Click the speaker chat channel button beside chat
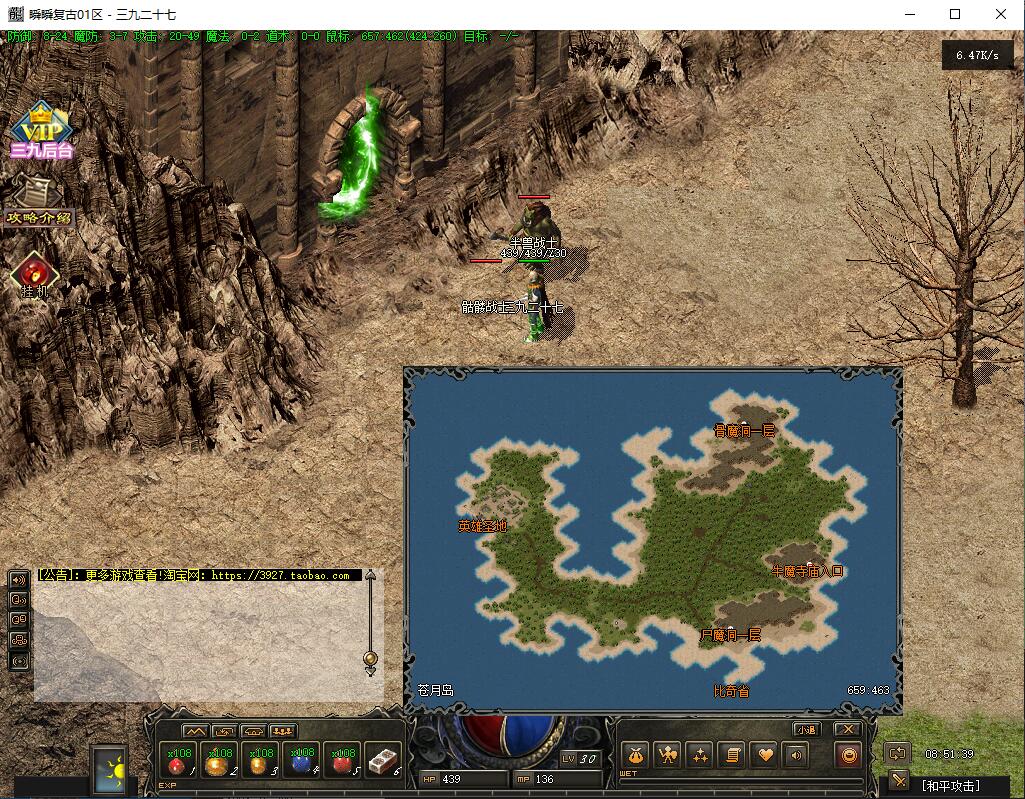 point(19,580)
